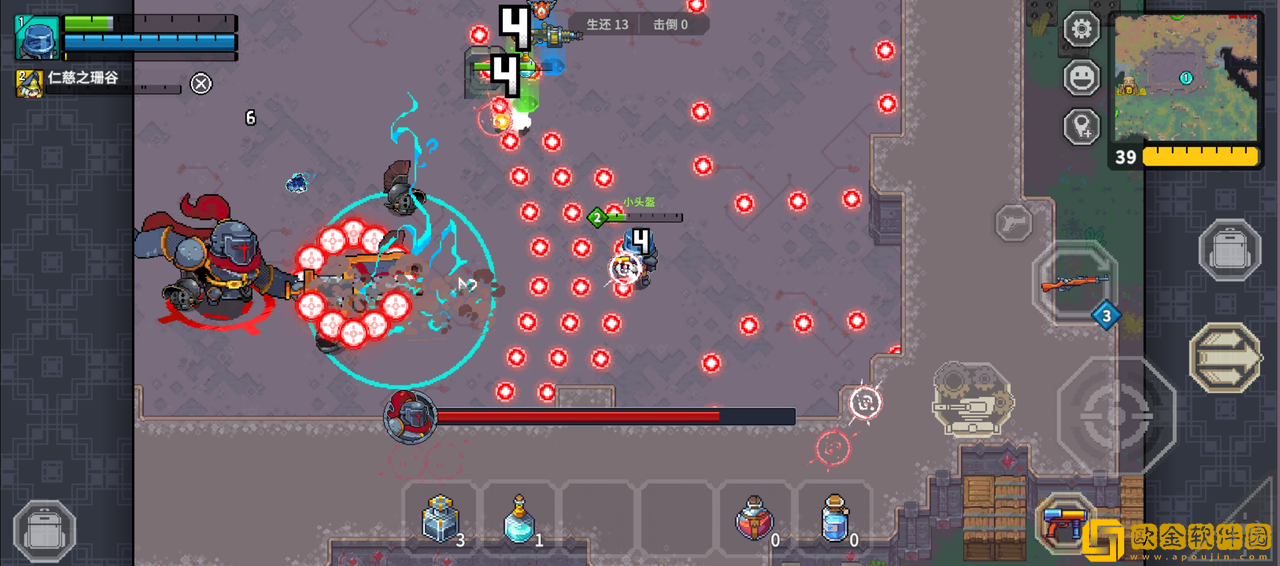Use the cyan potion with count 1
This screenshot has width=1280, height=566.
click(519, 519)
